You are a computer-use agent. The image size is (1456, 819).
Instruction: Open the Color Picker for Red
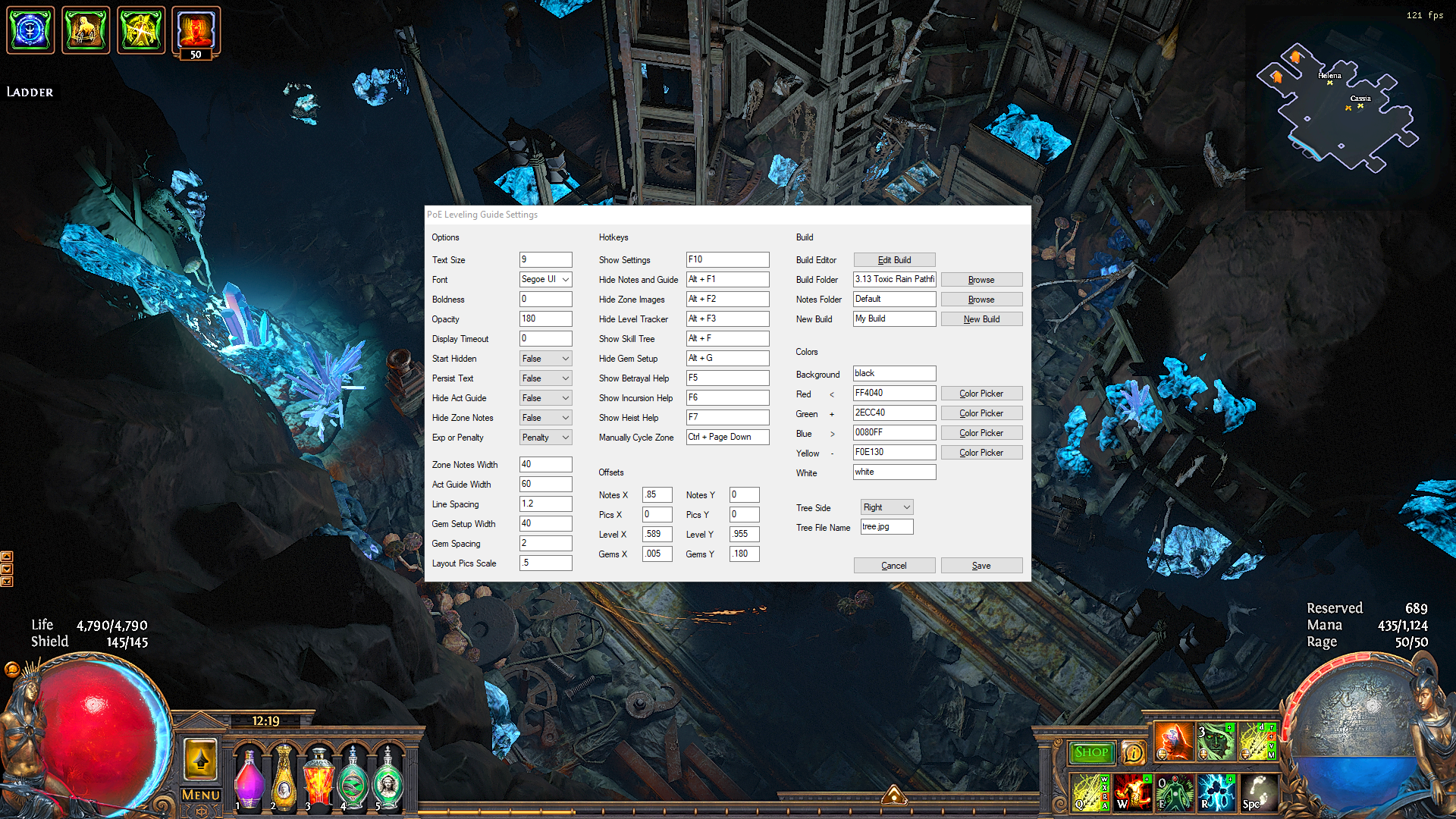coord(981,394)
